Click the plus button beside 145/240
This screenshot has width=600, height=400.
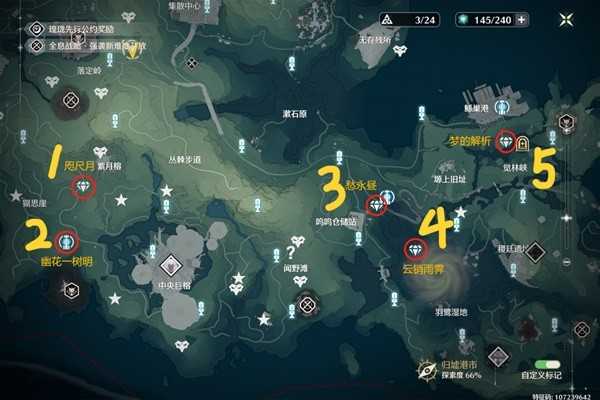click(523, 20)
